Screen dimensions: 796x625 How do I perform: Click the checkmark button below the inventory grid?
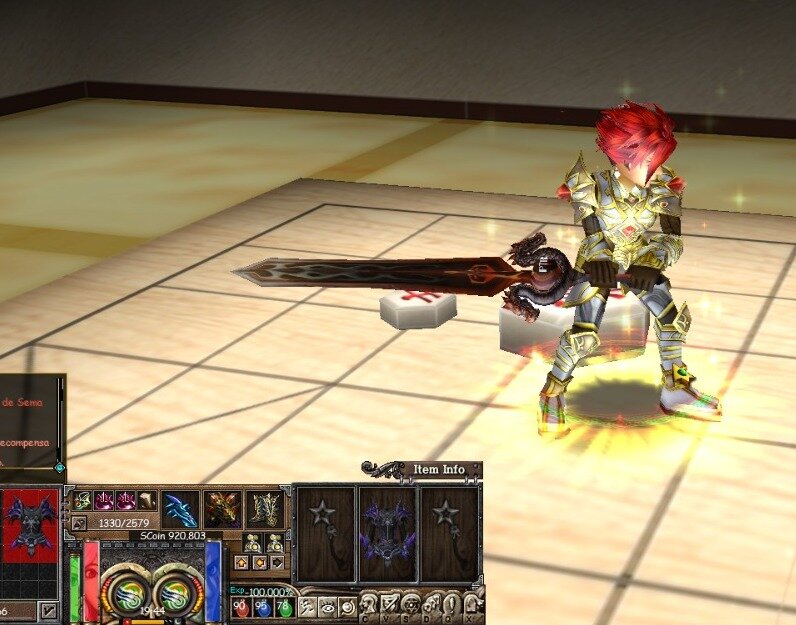click(x=47, y=609)
